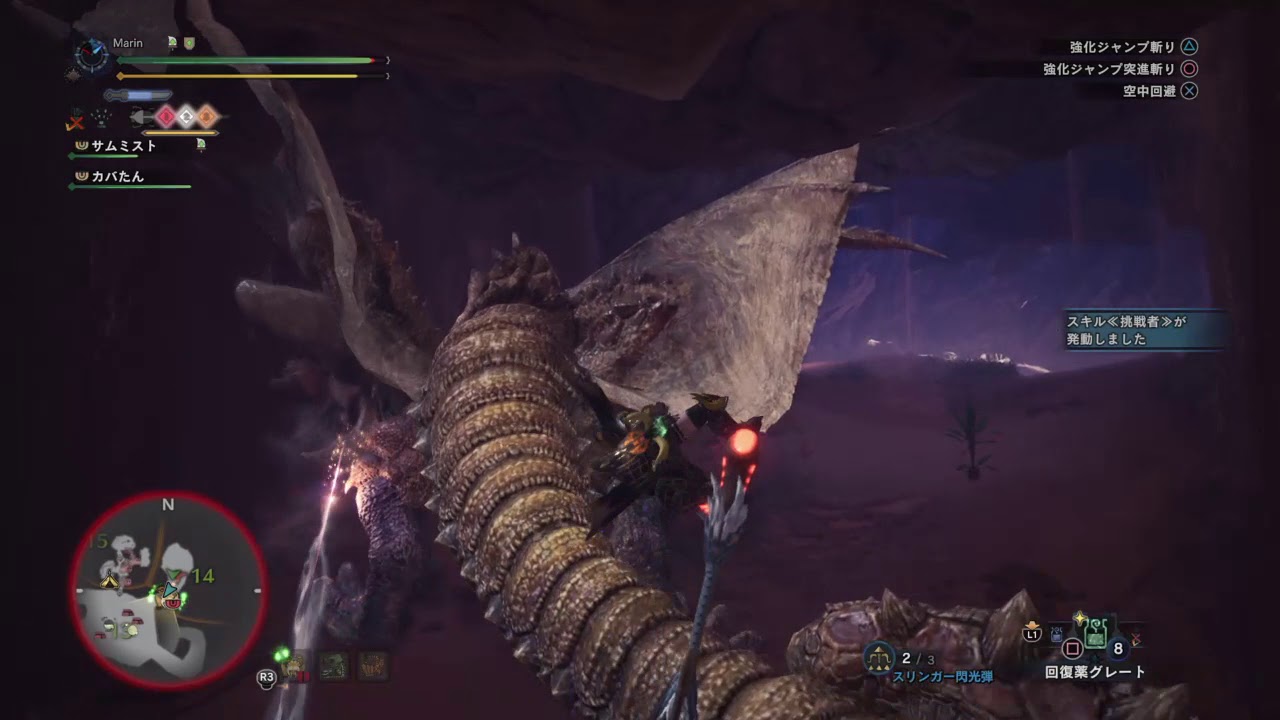Screen dimensions: 1280x720
Task: Click the white kinsect extract diamond
Action: 186,117
